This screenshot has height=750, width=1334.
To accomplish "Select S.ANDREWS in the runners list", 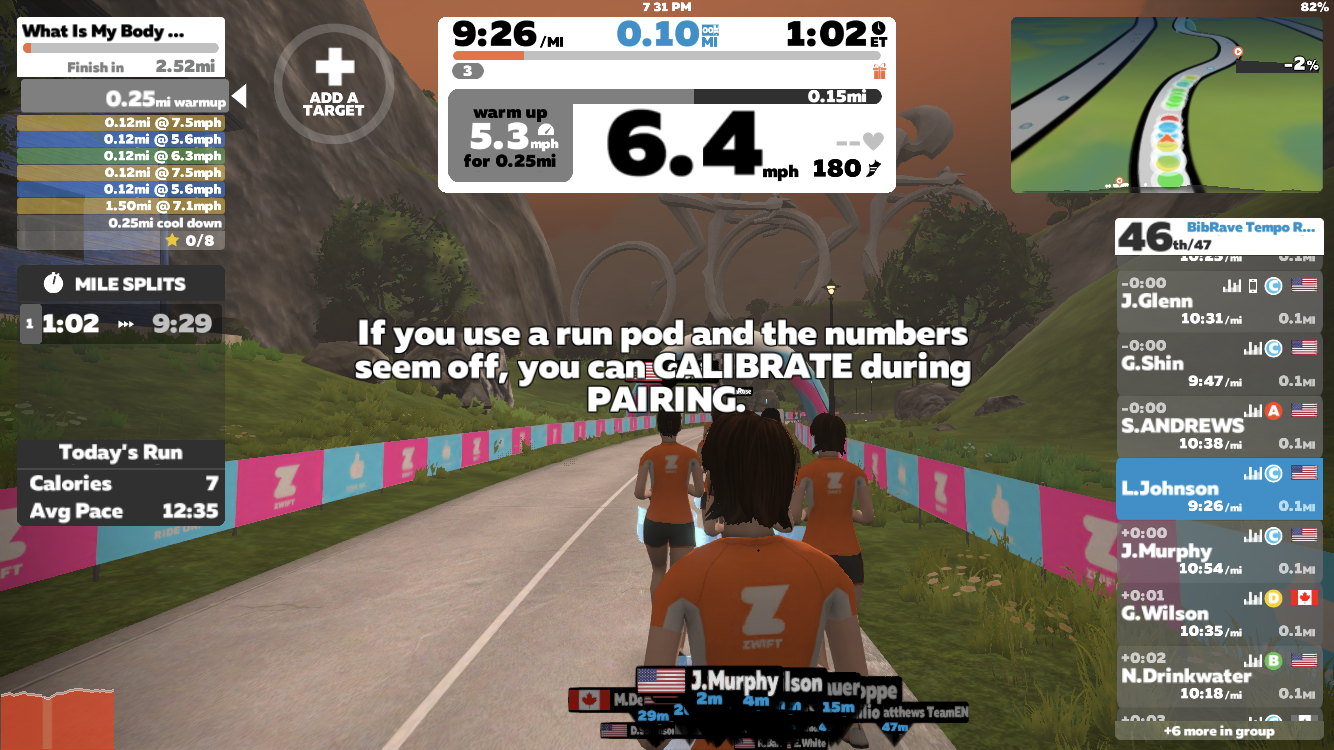I will [1218, 426].
